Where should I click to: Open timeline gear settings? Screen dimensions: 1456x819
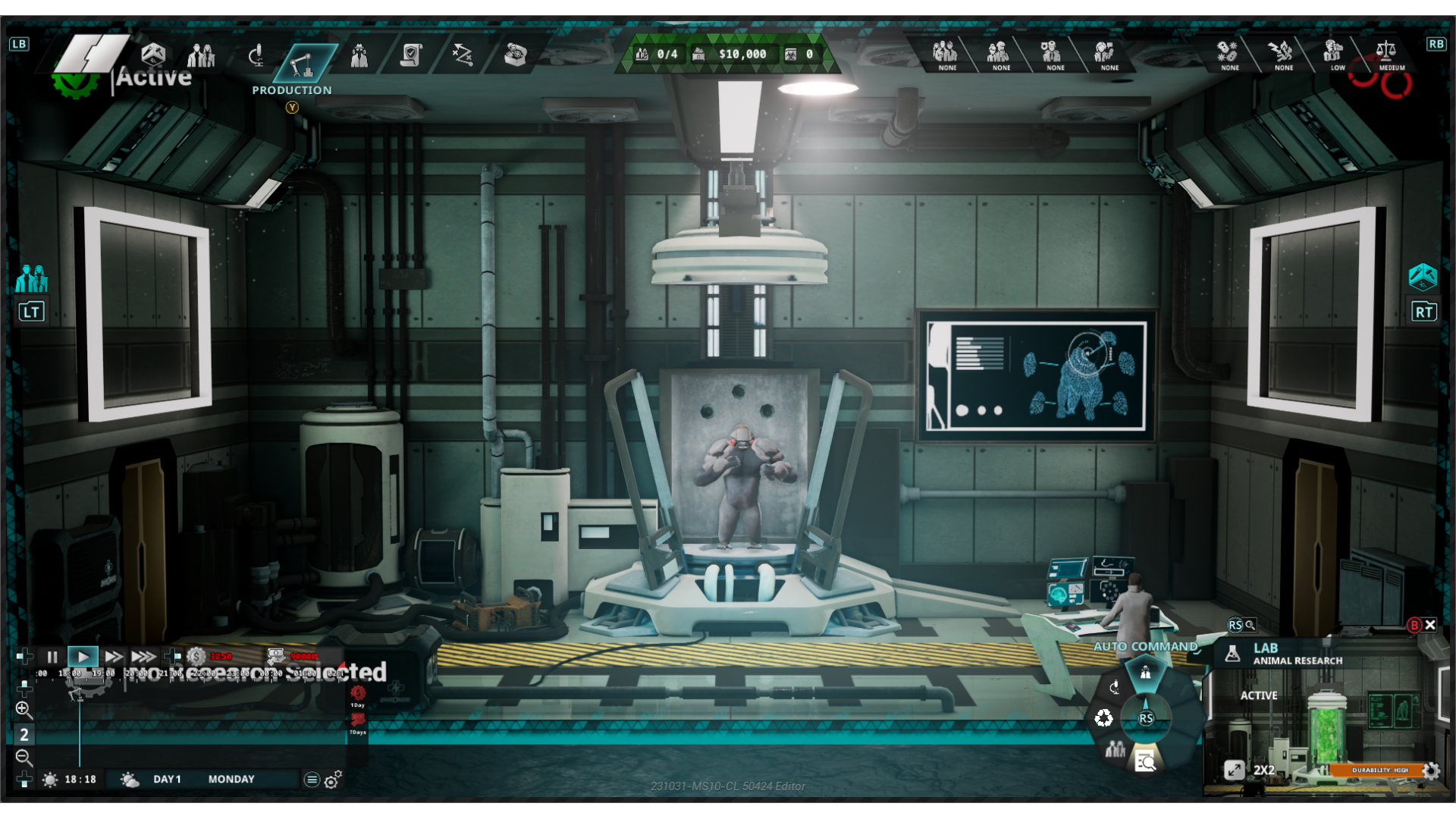point(332,780)
